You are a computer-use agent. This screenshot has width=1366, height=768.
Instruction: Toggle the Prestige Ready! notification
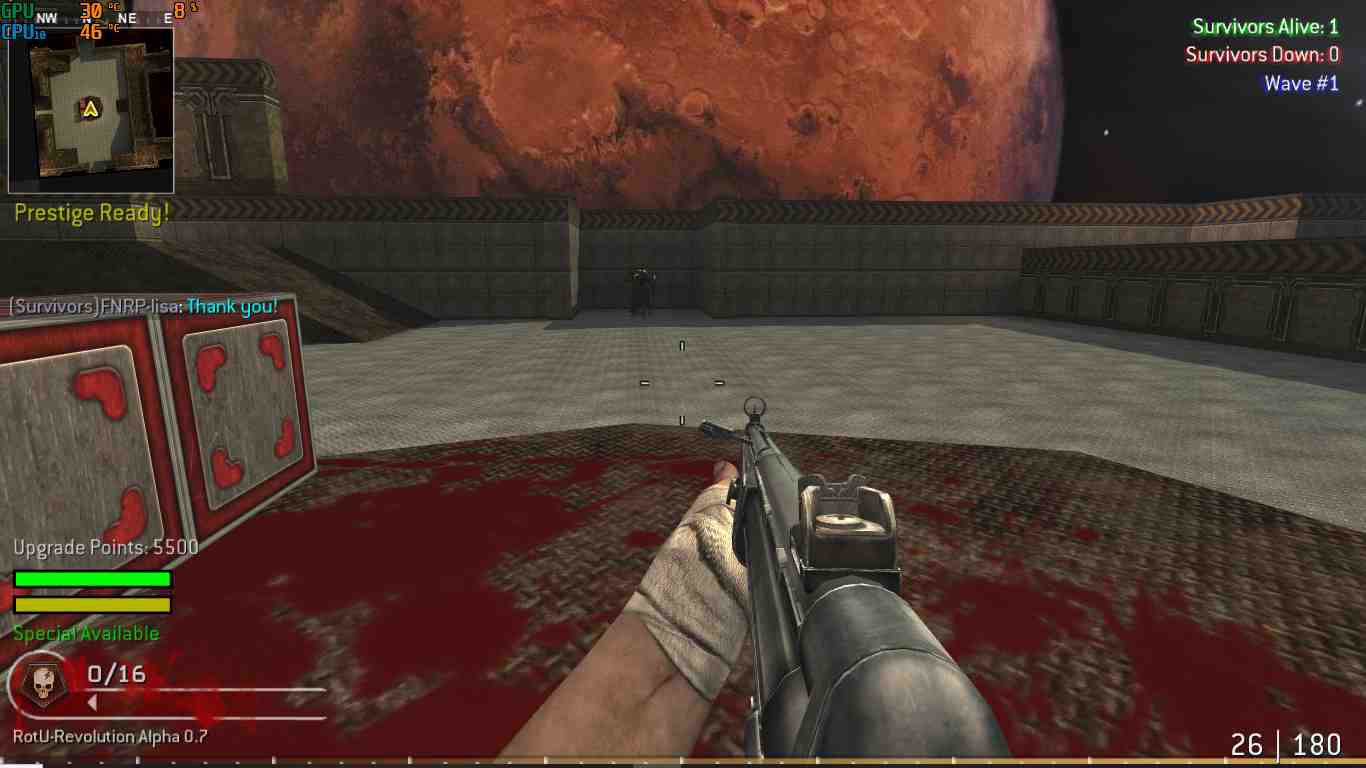click(x=91, y=212)
